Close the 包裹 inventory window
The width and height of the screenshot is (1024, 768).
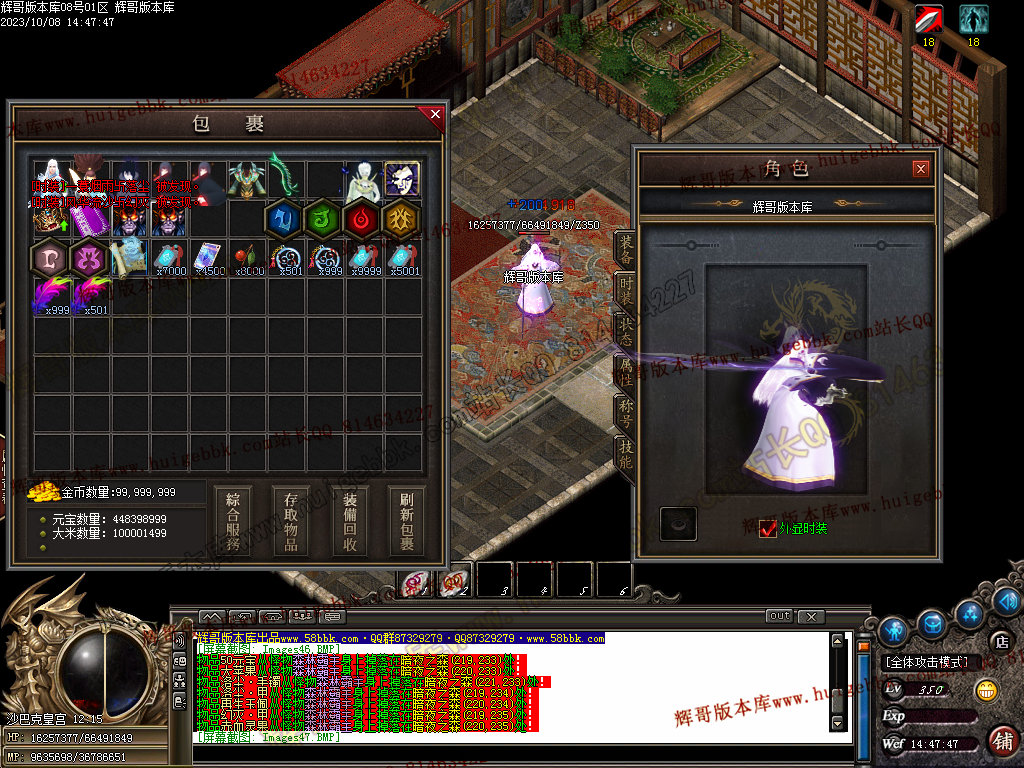[435, 115]
